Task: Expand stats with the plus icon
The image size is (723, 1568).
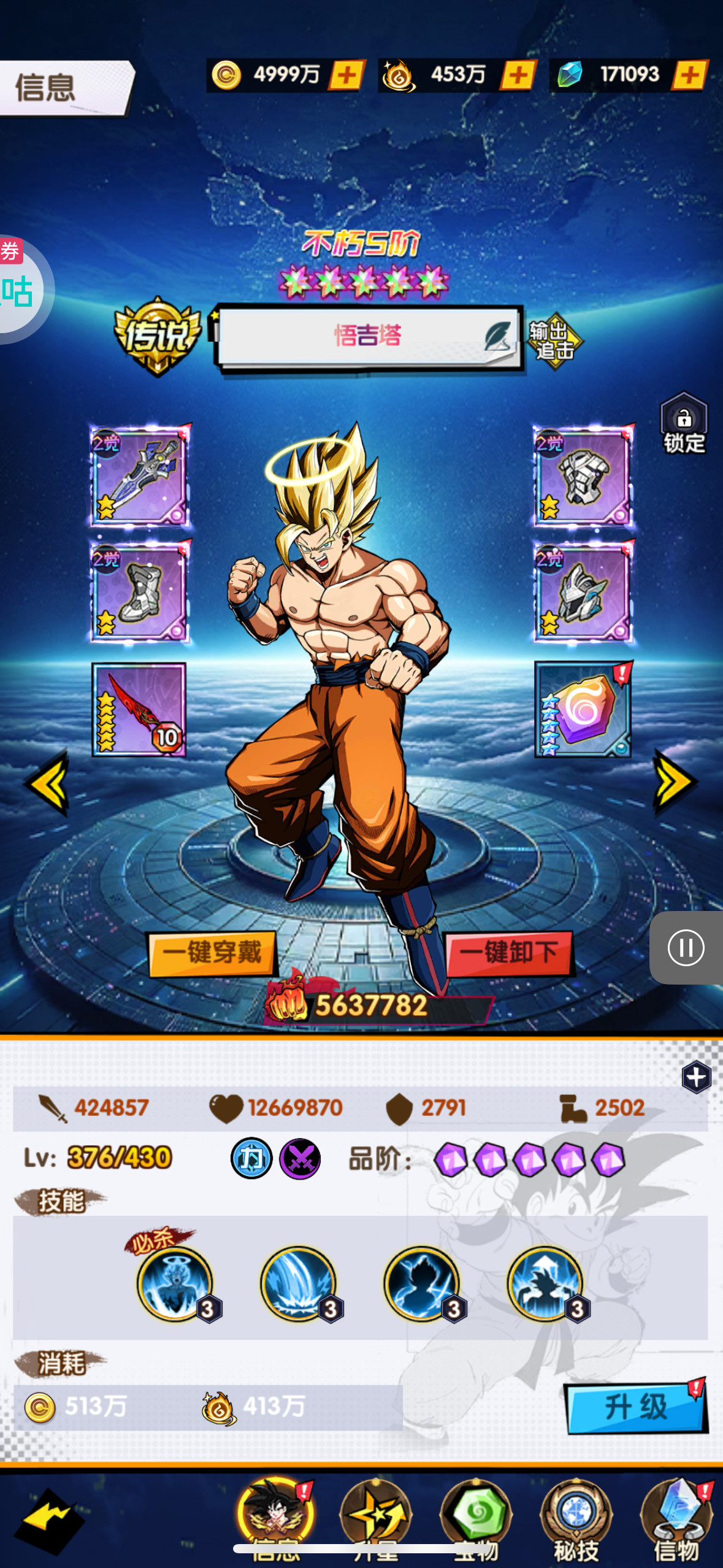Action: [696, 1077]
